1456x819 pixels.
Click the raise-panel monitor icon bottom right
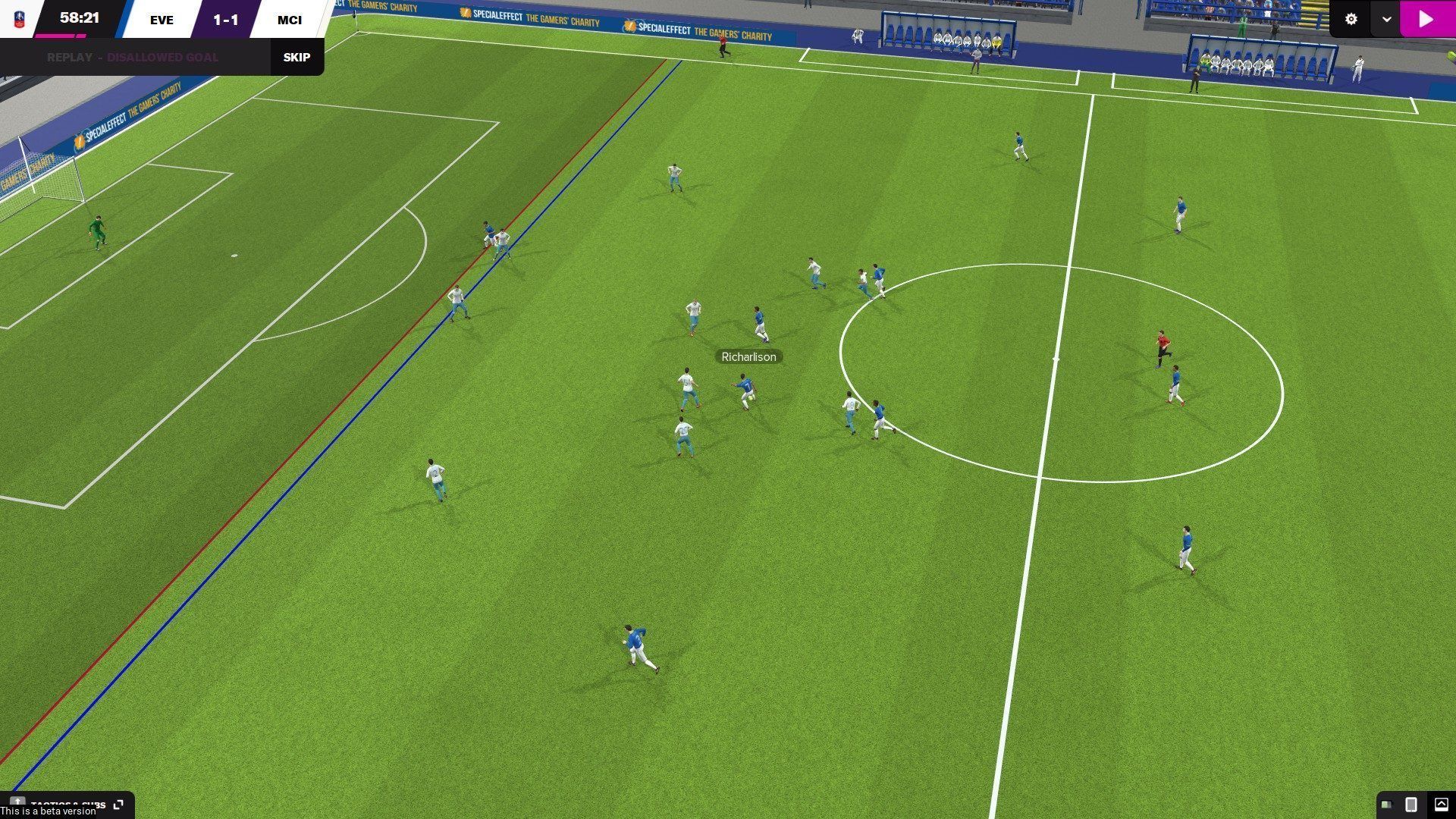[x=1440, y=805]
